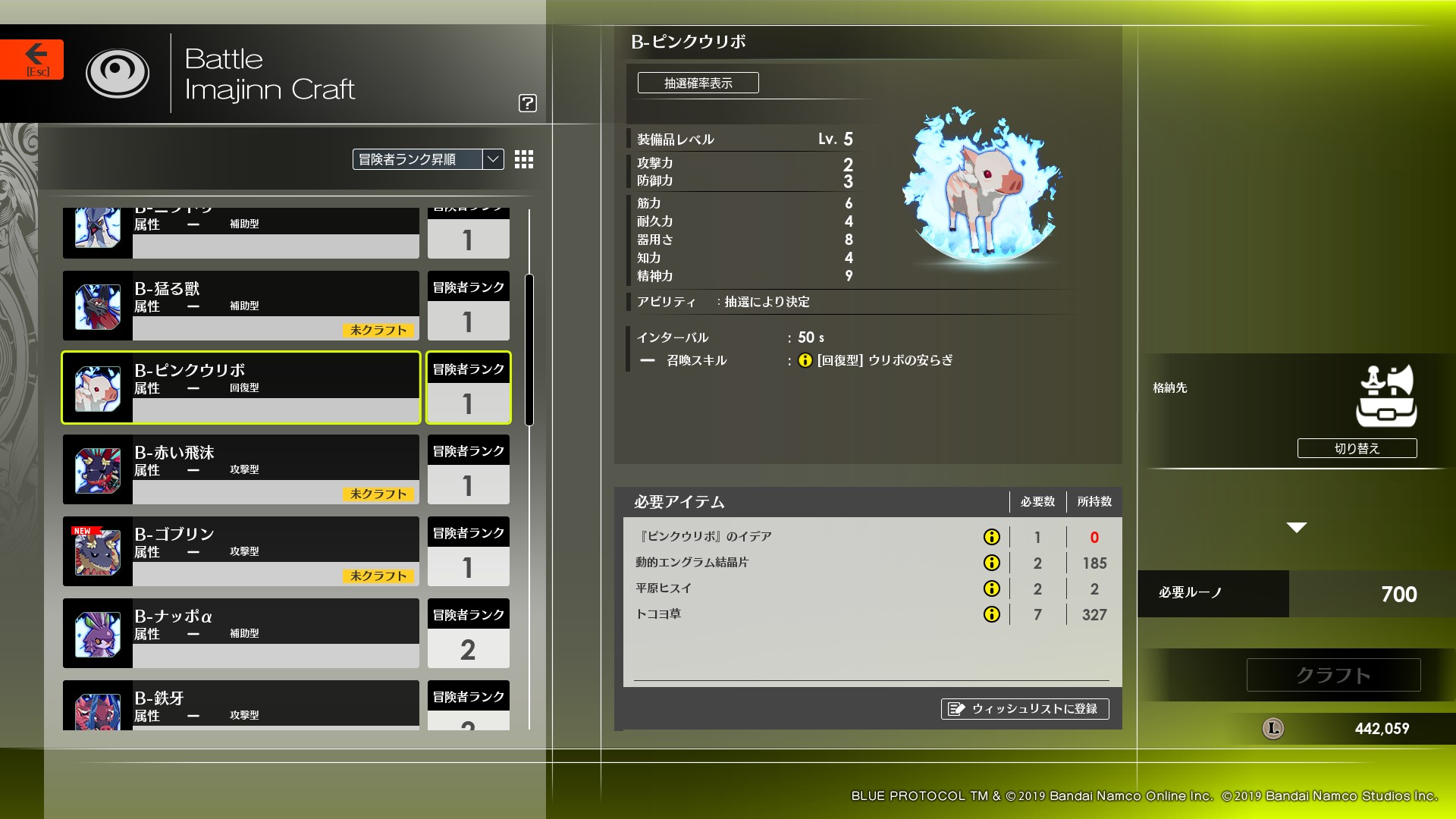Viewport: 1456px width, 819px height.
Task: Switch list to grid view layout
Action: (522, 160)
